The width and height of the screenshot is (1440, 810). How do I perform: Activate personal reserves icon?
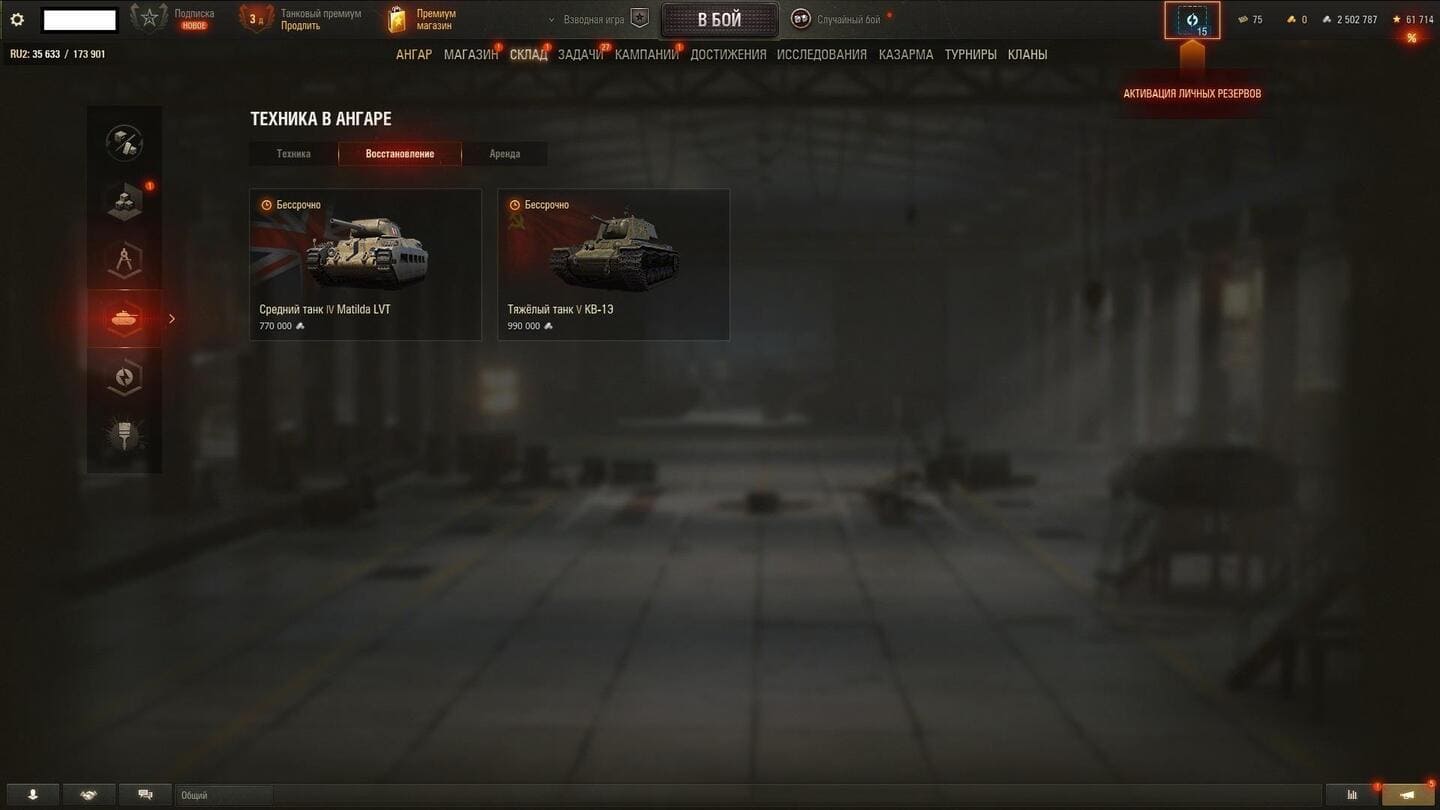(1192, 21)
